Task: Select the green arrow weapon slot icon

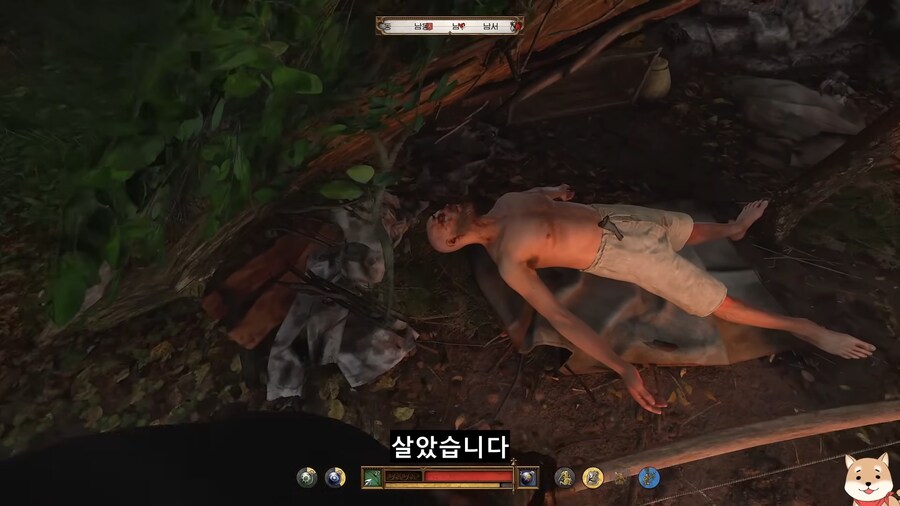Action: tap(372, 477)
